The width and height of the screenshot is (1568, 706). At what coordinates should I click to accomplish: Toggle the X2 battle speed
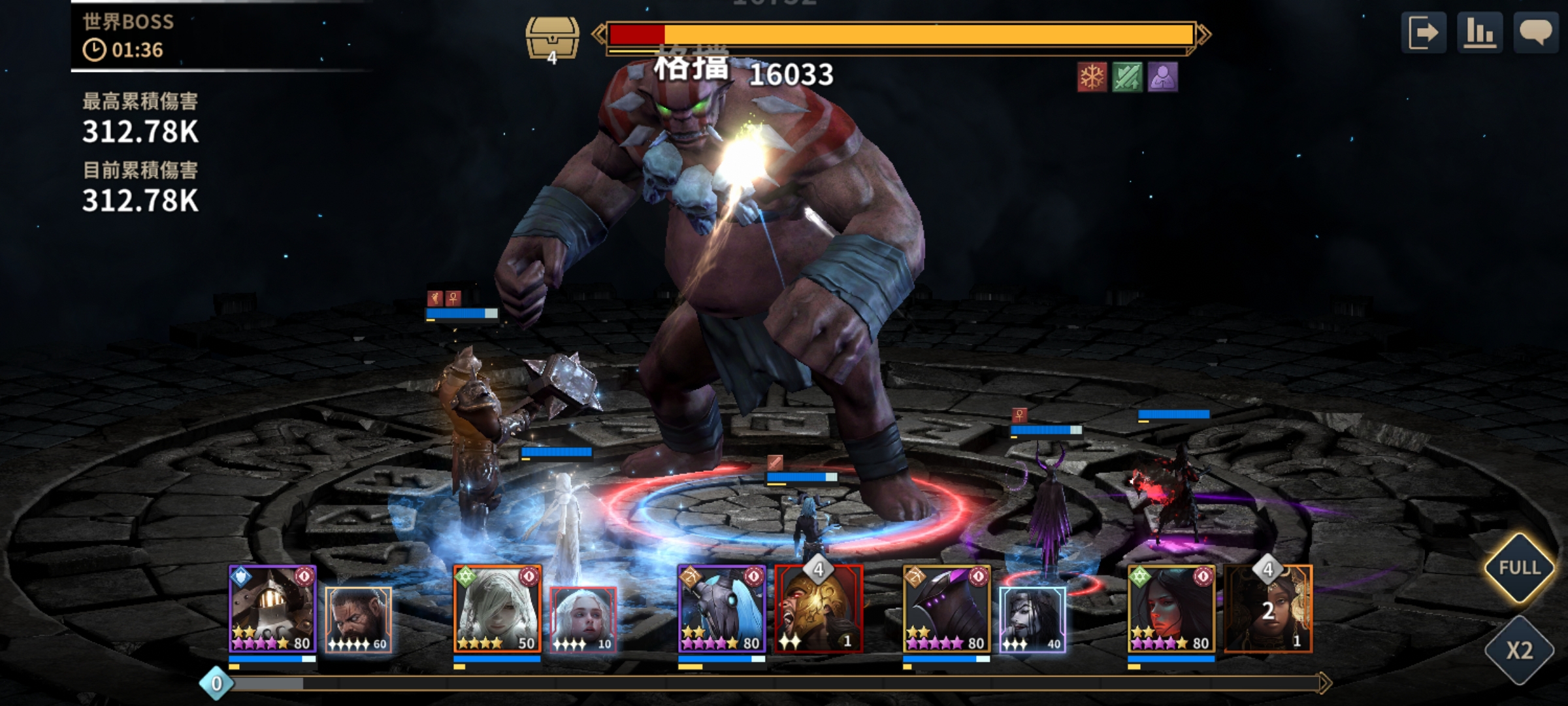1519,650
